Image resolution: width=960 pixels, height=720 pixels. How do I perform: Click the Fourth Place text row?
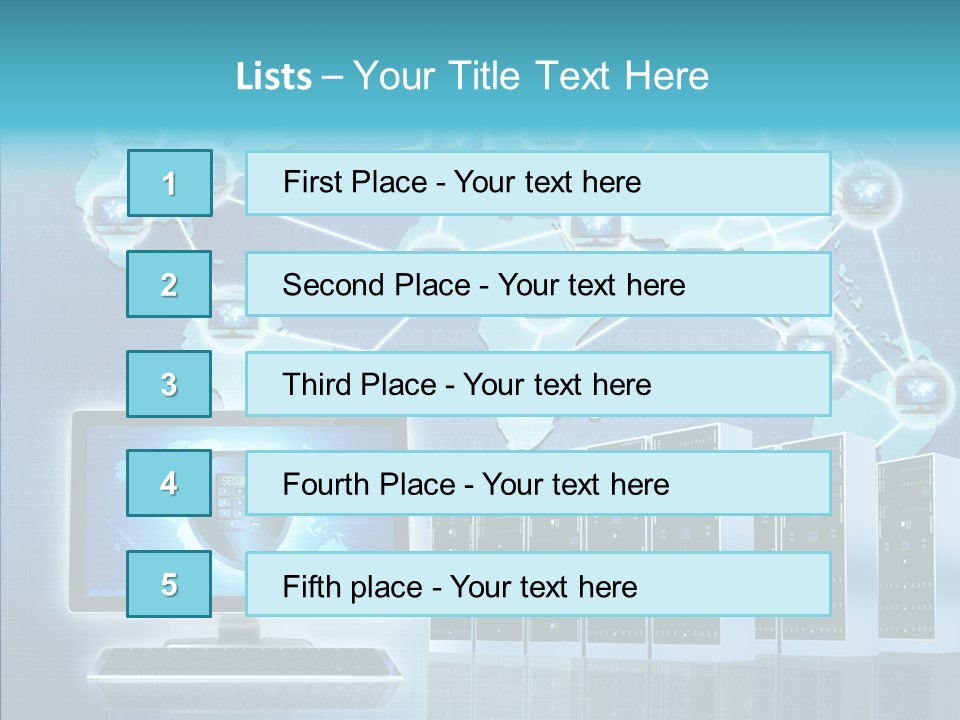(x=538, y=484)
